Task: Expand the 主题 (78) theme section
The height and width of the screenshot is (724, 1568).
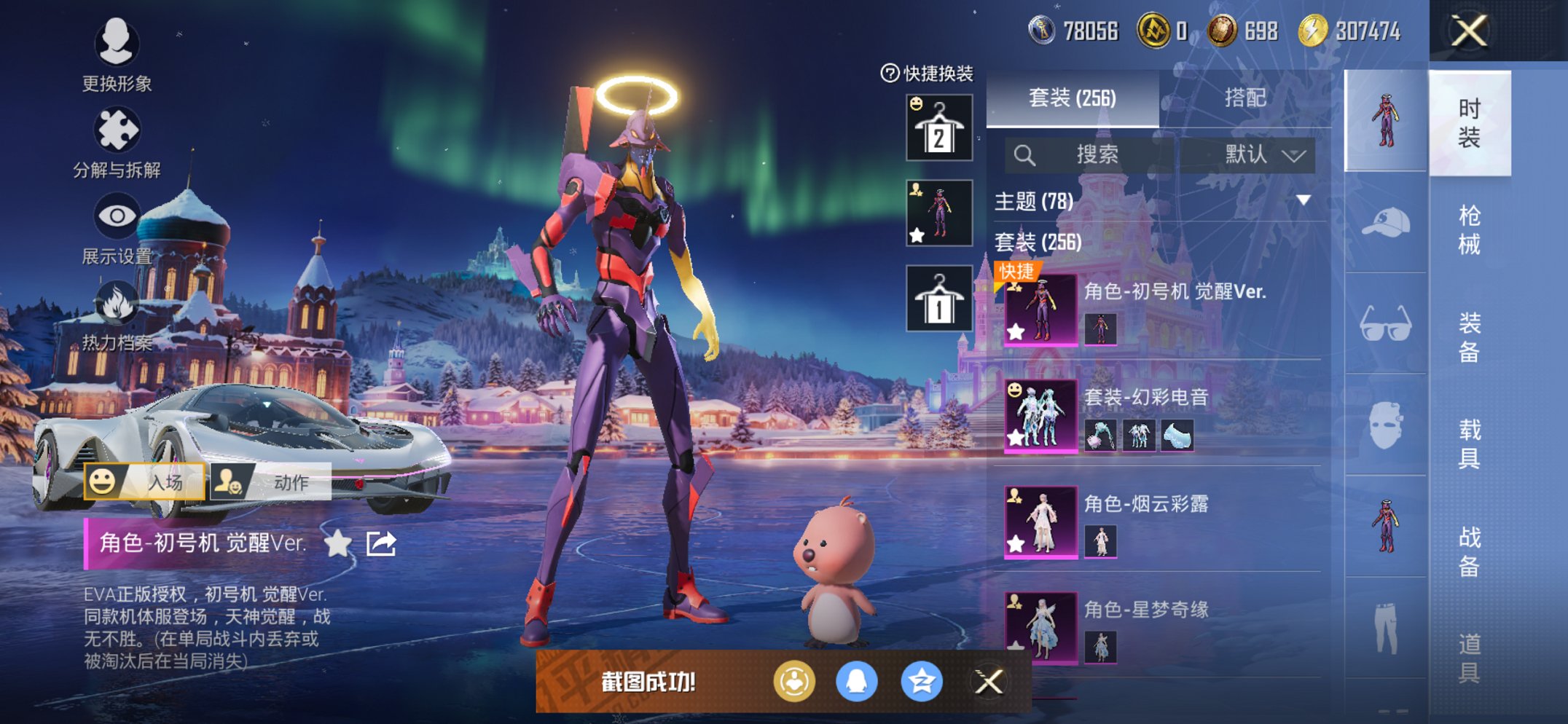Action: click(x=1303, y=200)
